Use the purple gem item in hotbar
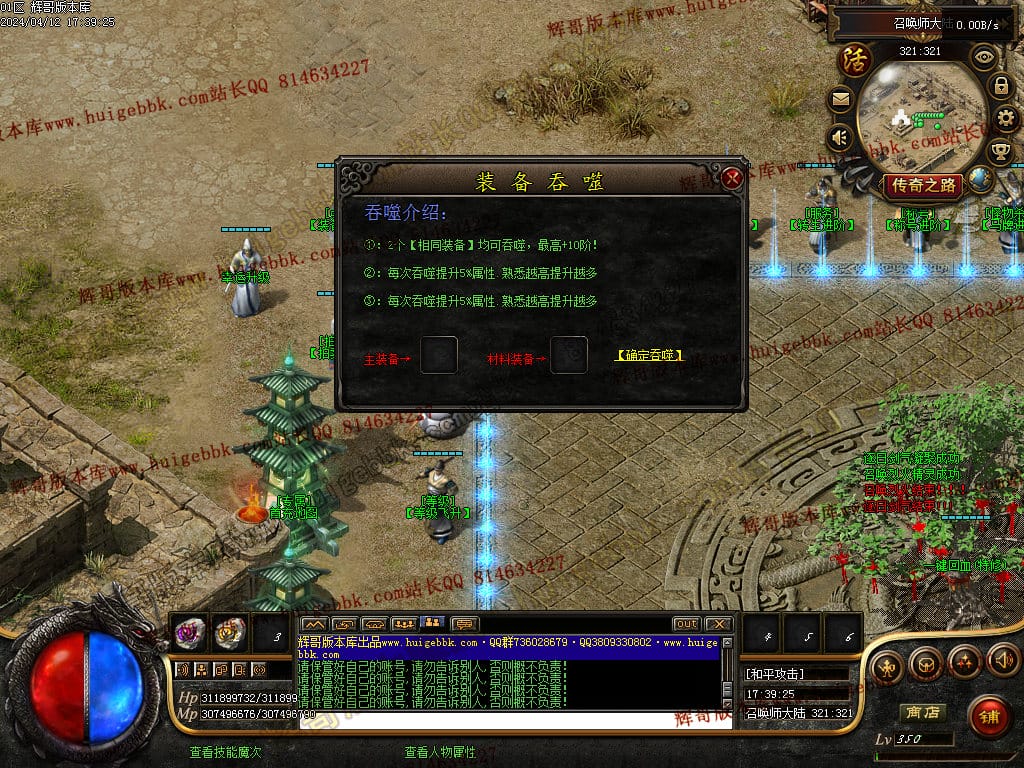Screen dimensions: 1024x768 189,631
